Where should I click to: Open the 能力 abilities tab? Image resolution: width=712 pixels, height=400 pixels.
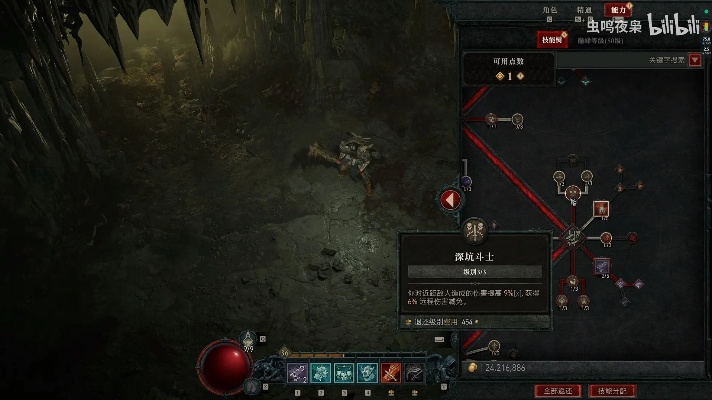[617, 9]
